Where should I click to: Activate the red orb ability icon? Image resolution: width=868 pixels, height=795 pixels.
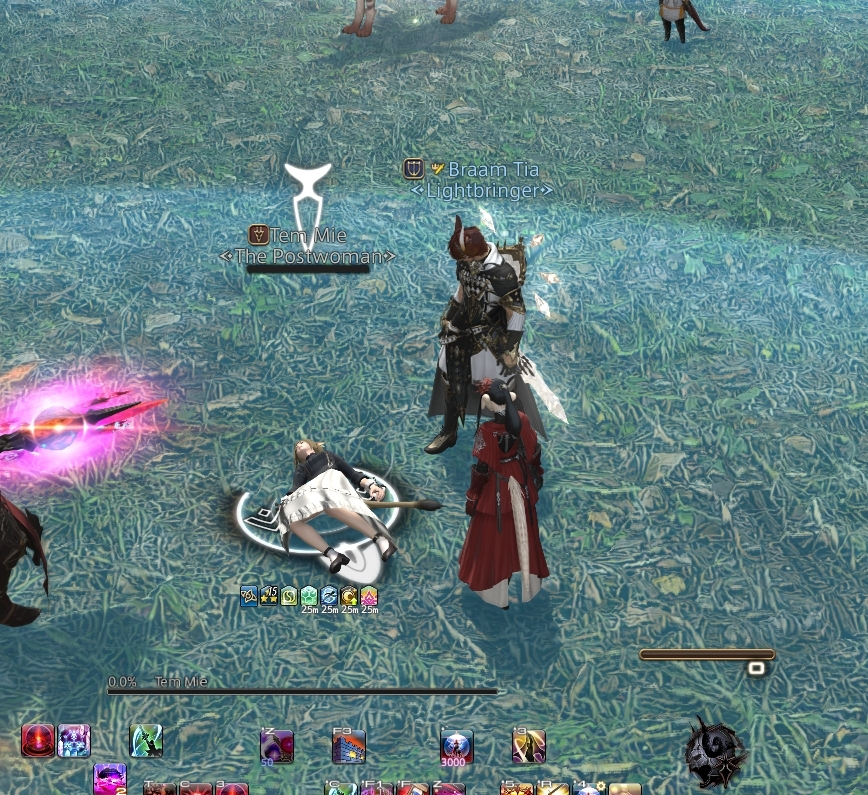(x=38, y=741)
